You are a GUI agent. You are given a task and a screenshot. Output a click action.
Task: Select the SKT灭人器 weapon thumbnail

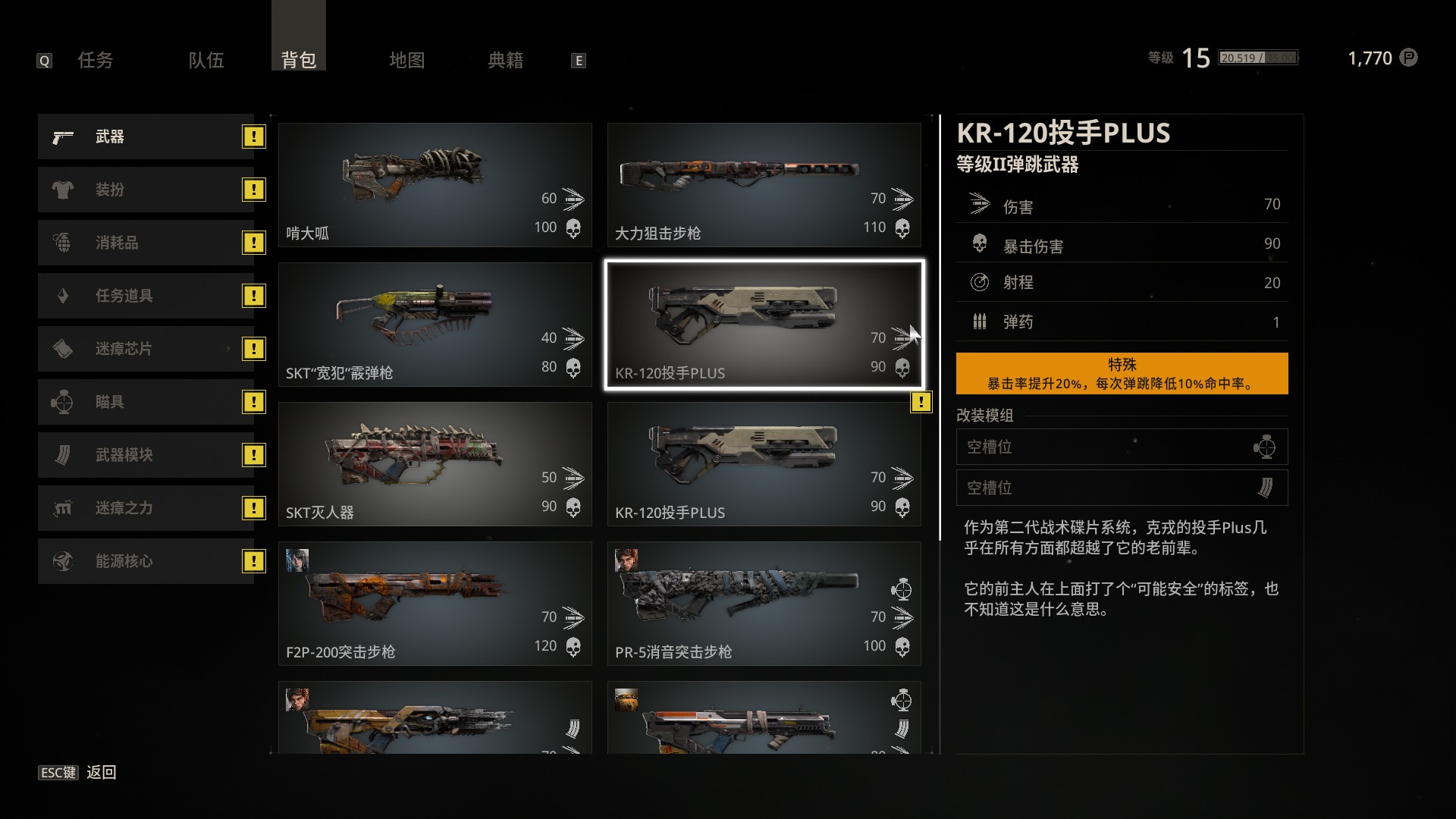point(435,464)
